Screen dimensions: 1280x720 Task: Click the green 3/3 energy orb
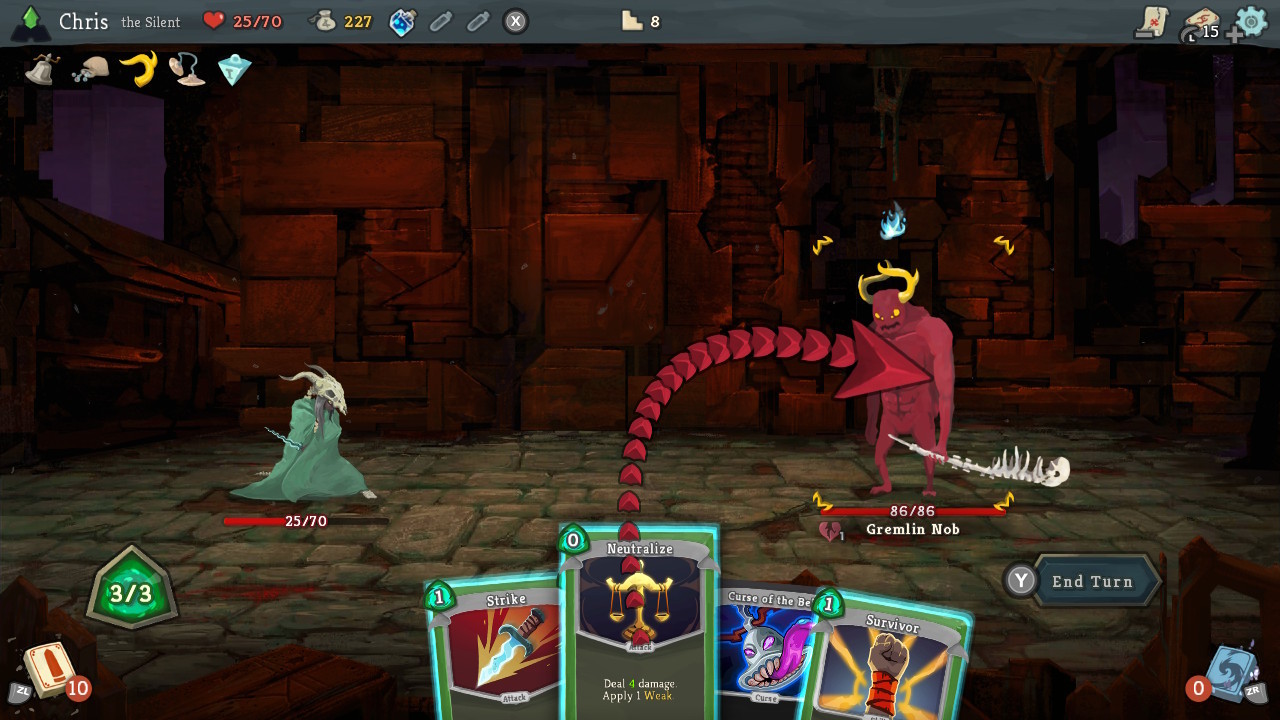(x=130, y=588)
